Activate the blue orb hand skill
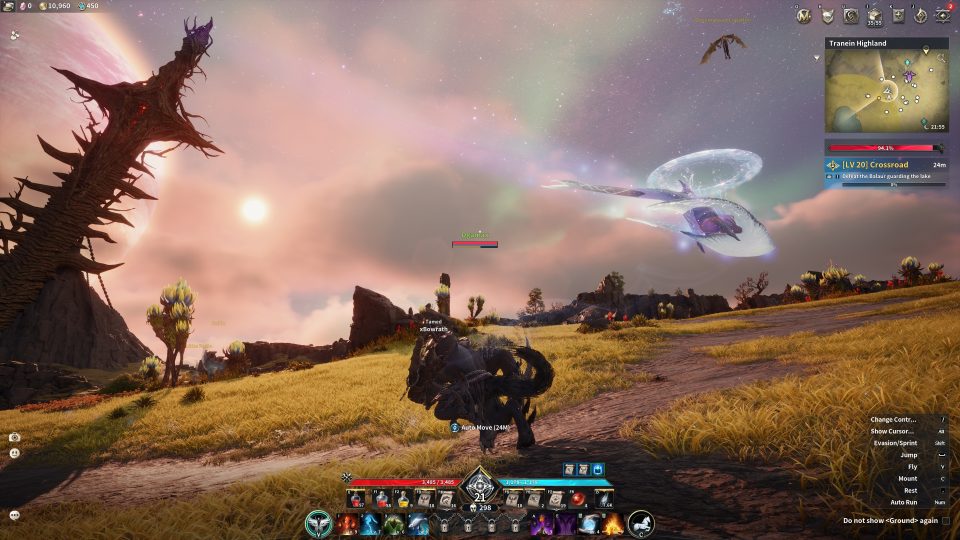Image resolution: width=960 pixels, height=540 pixels. [588, 523]
